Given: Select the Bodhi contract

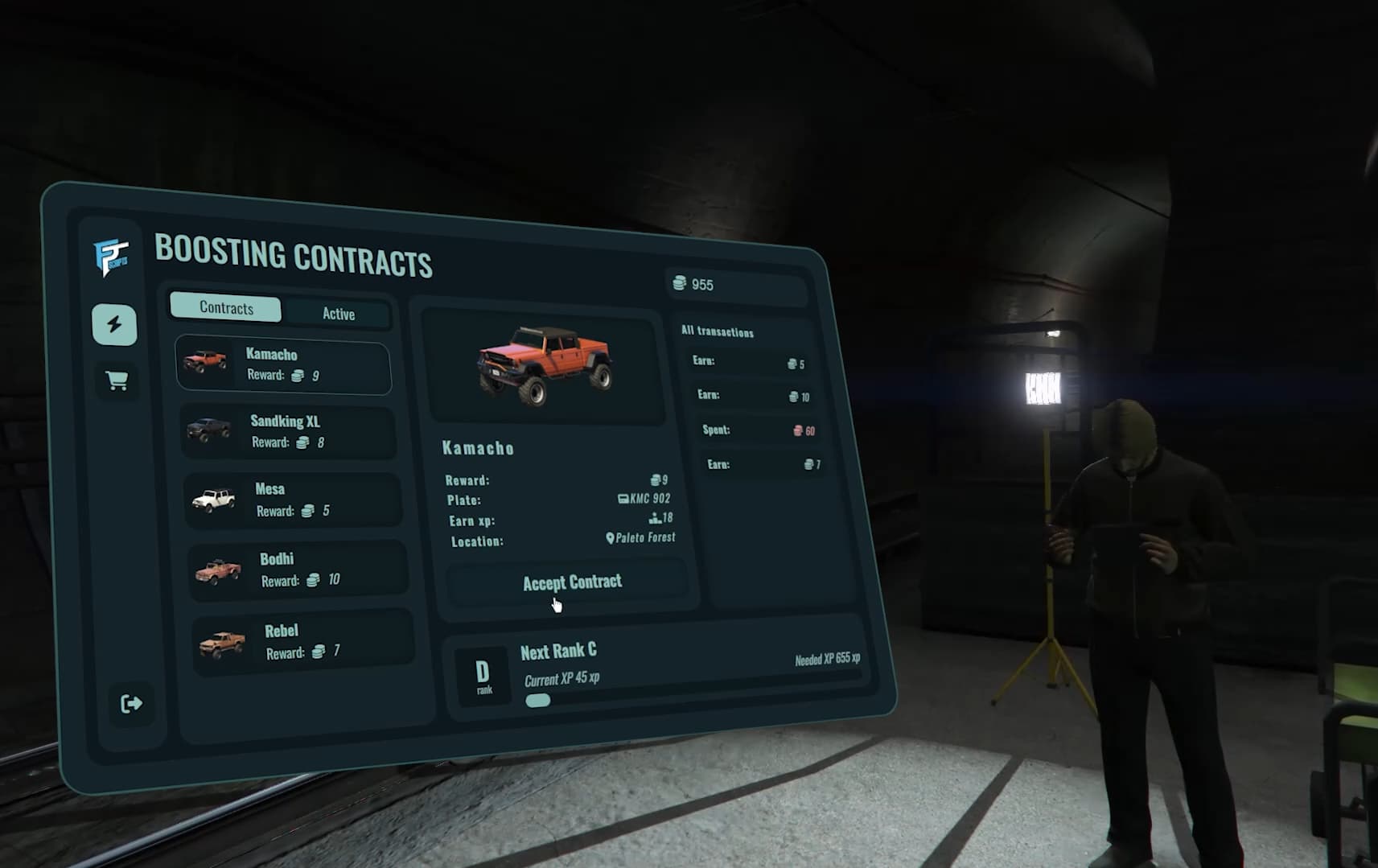Looking at the screenshot, I should pos(297,569).
